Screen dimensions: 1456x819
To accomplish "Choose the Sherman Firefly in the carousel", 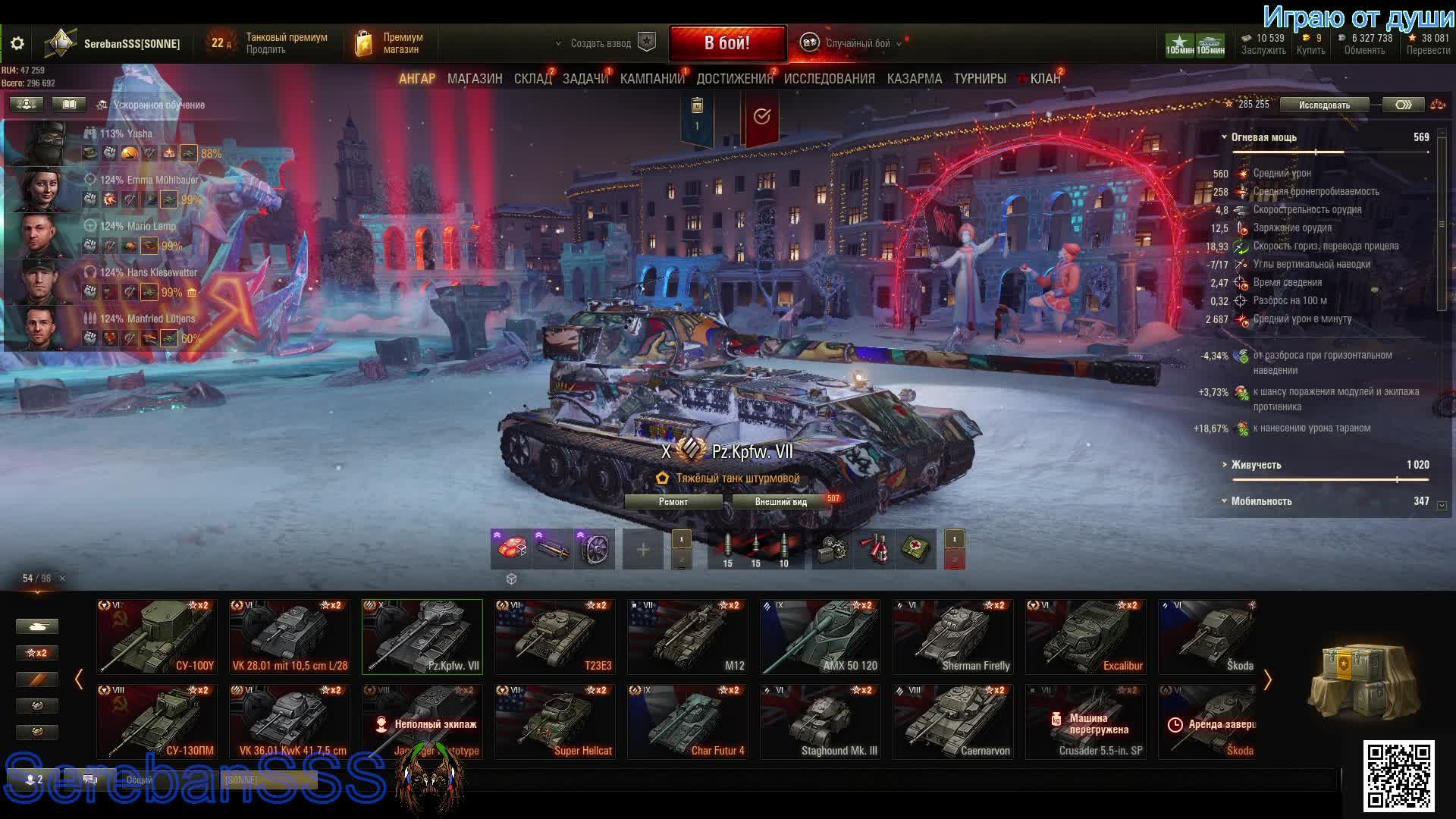I will tap(953, 637).
